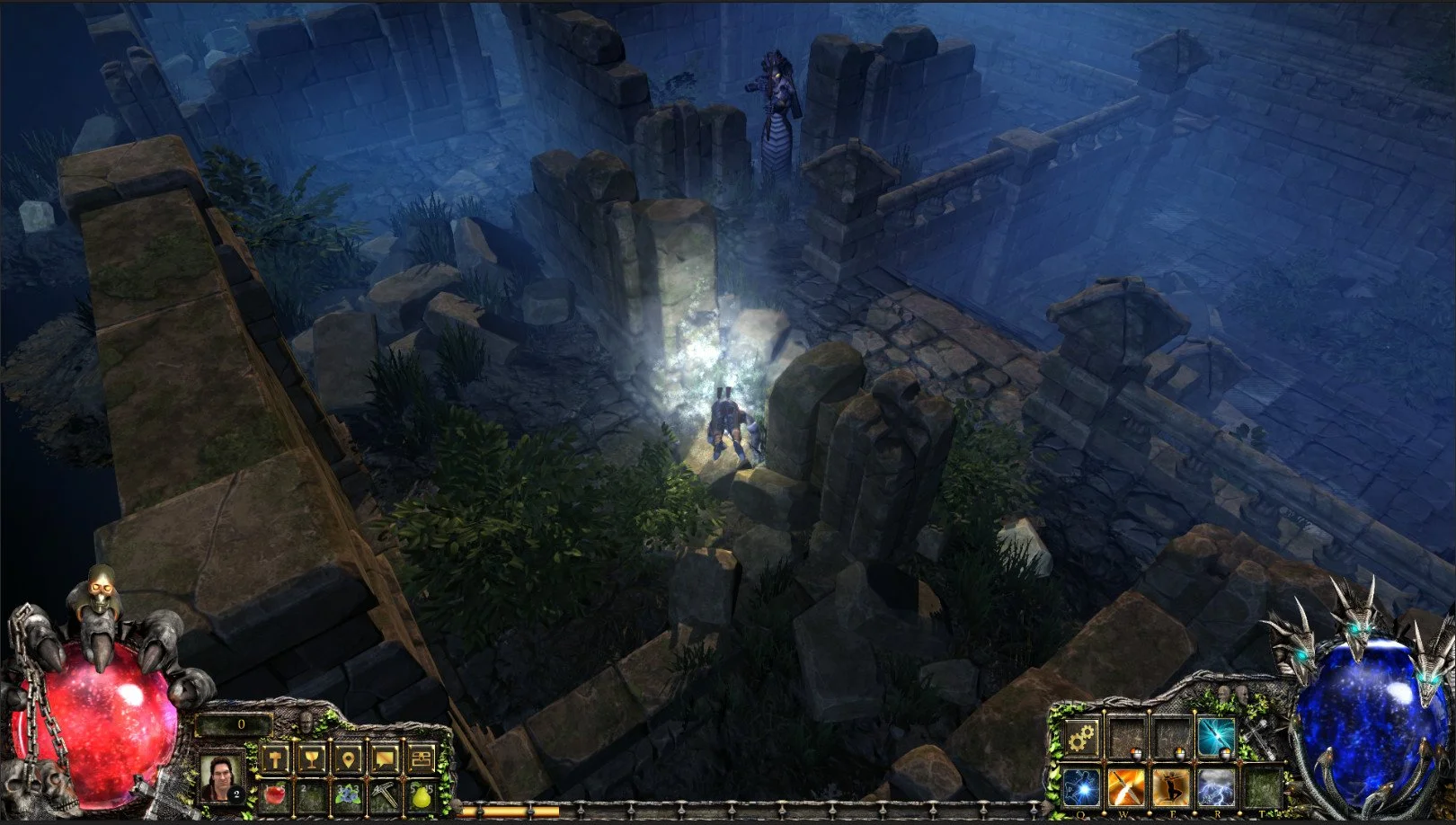Open the chat speech bubble button
The height and width of the screenshot is (825, 1456).
tap(385, 759)
